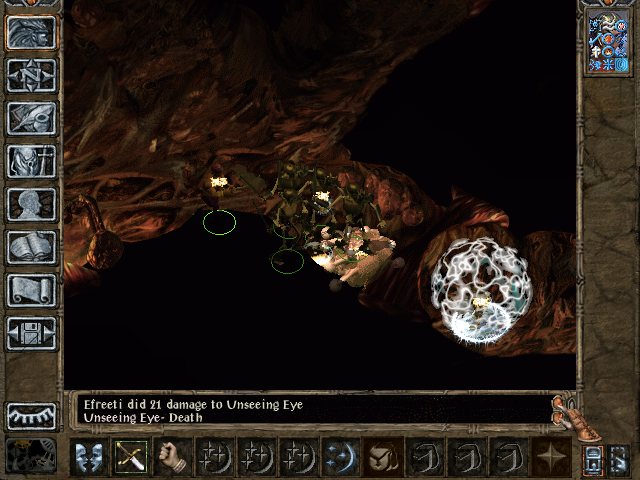Select the party character portrait
This screenshot has height=480, width=640.
(609, 40)
